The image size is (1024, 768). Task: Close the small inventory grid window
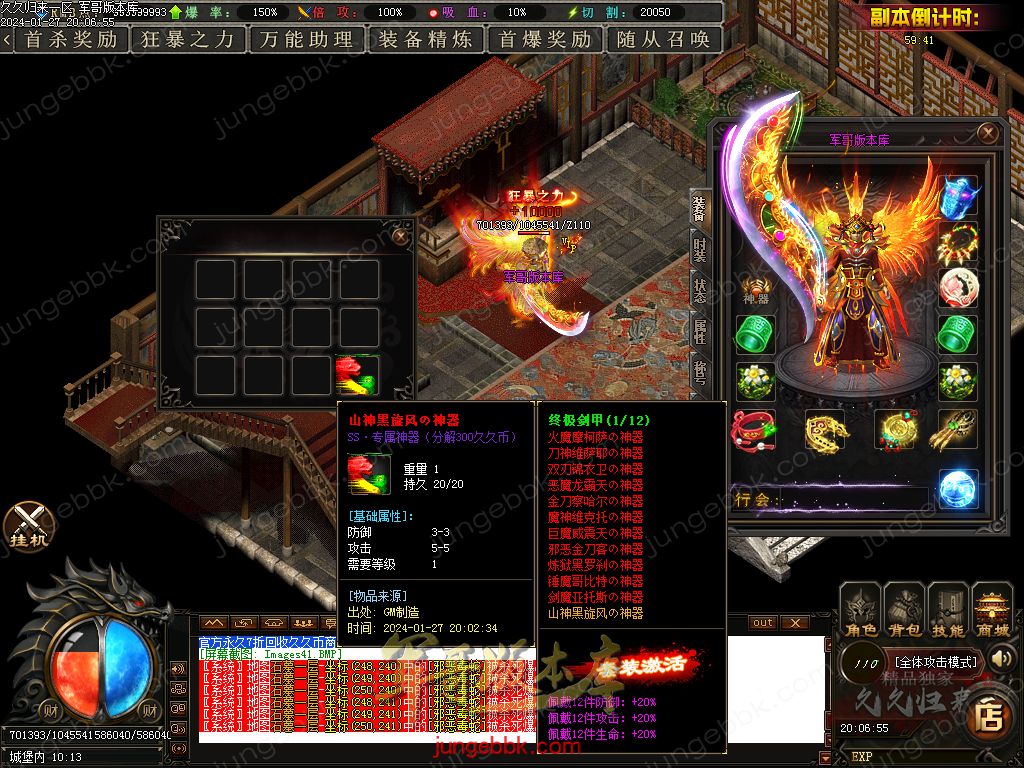(400, 236)
